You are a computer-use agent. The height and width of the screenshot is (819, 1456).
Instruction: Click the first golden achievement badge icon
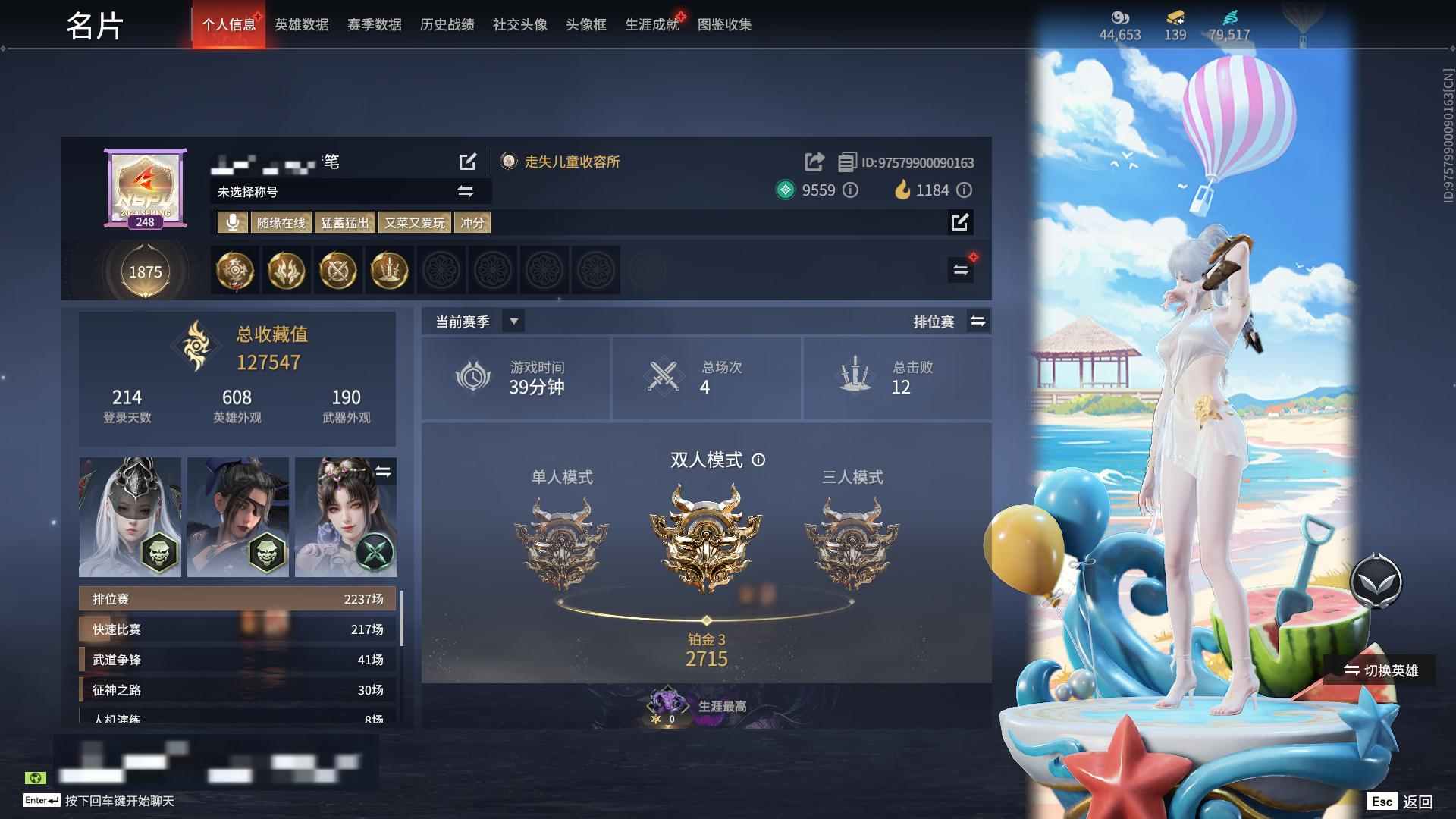[x=234, y=271]
